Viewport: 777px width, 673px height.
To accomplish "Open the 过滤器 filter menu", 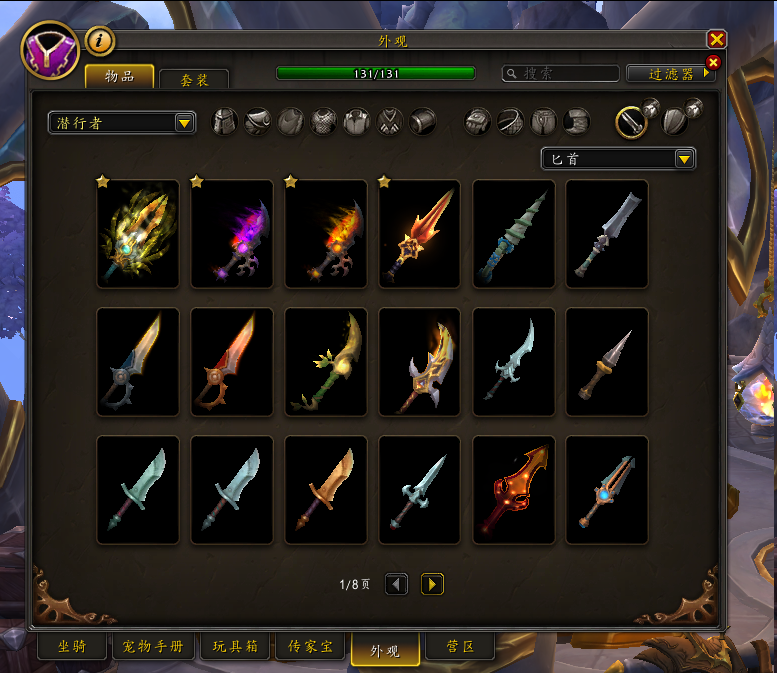I will coord(670,73).
